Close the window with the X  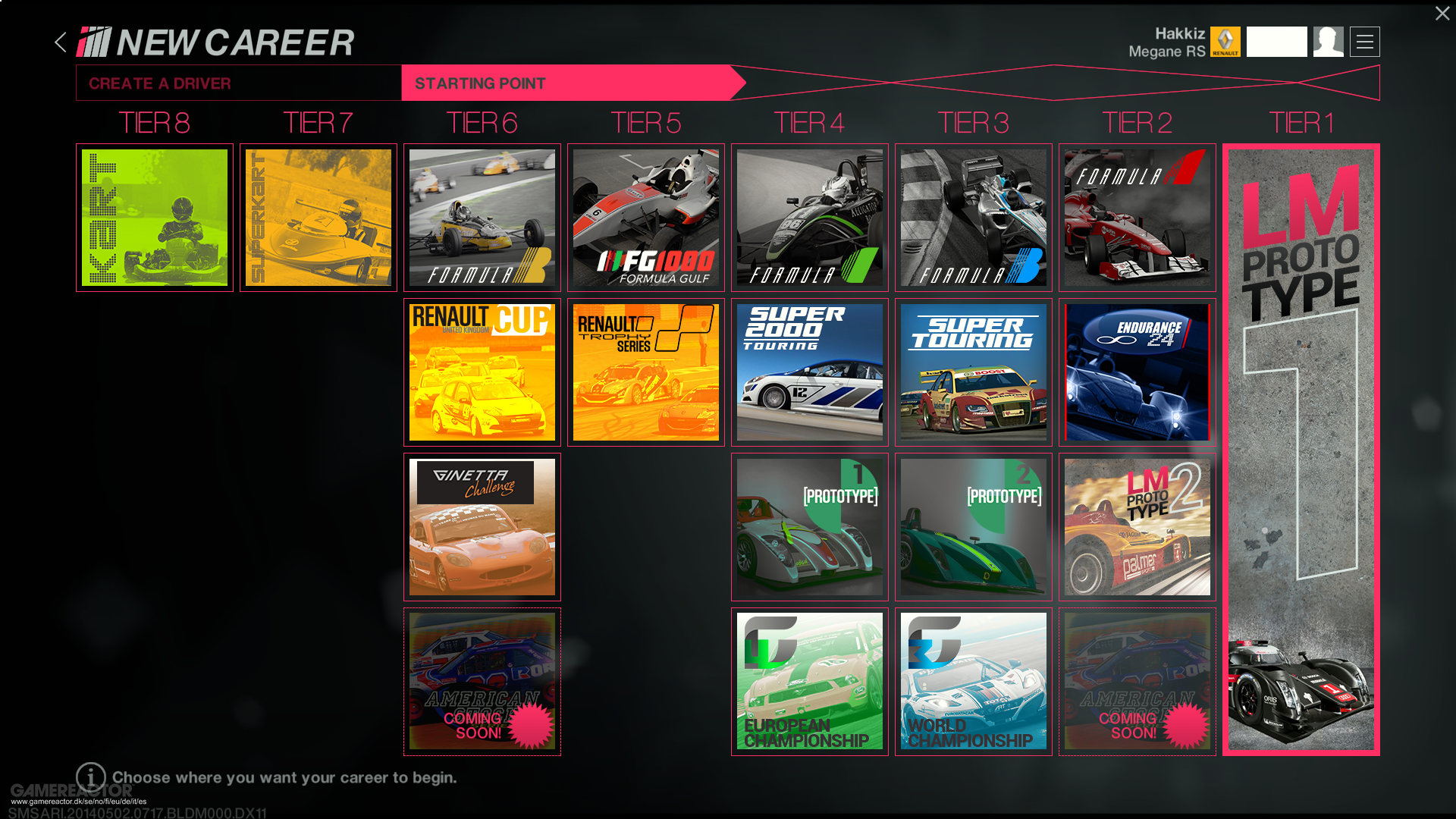(1442, 14)
